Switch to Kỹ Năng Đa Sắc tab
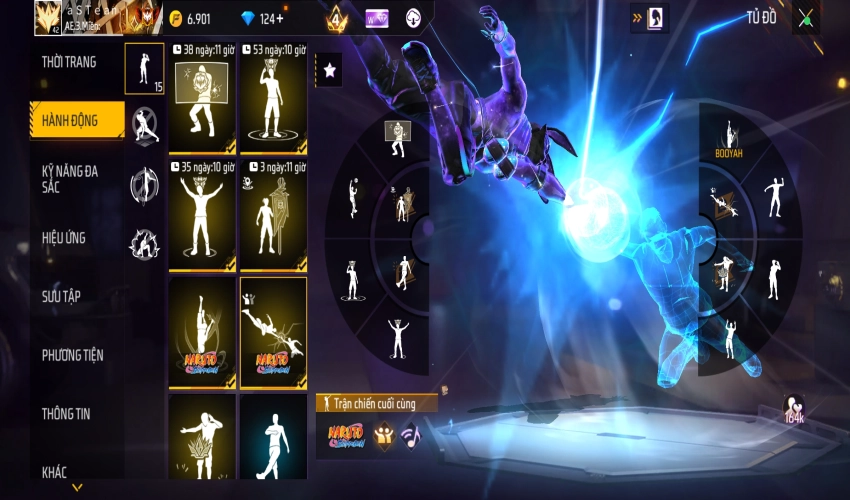The height and width of the screenshot is (500, 850). [70, 178]
